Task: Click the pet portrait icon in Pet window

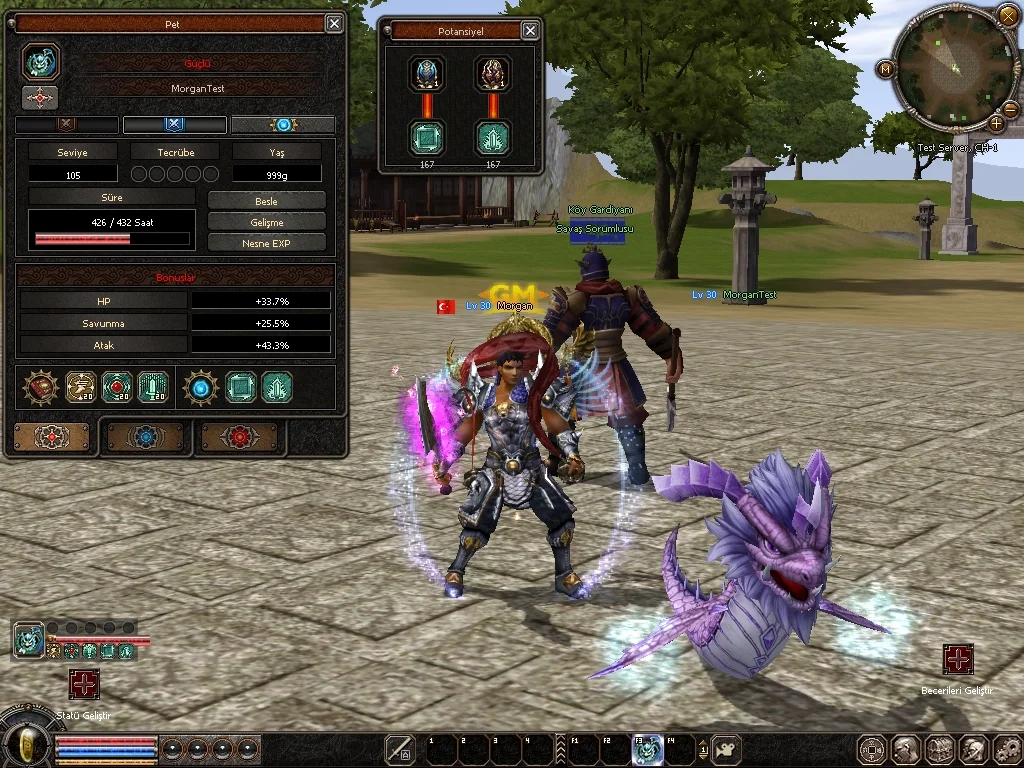Action: 41,62
